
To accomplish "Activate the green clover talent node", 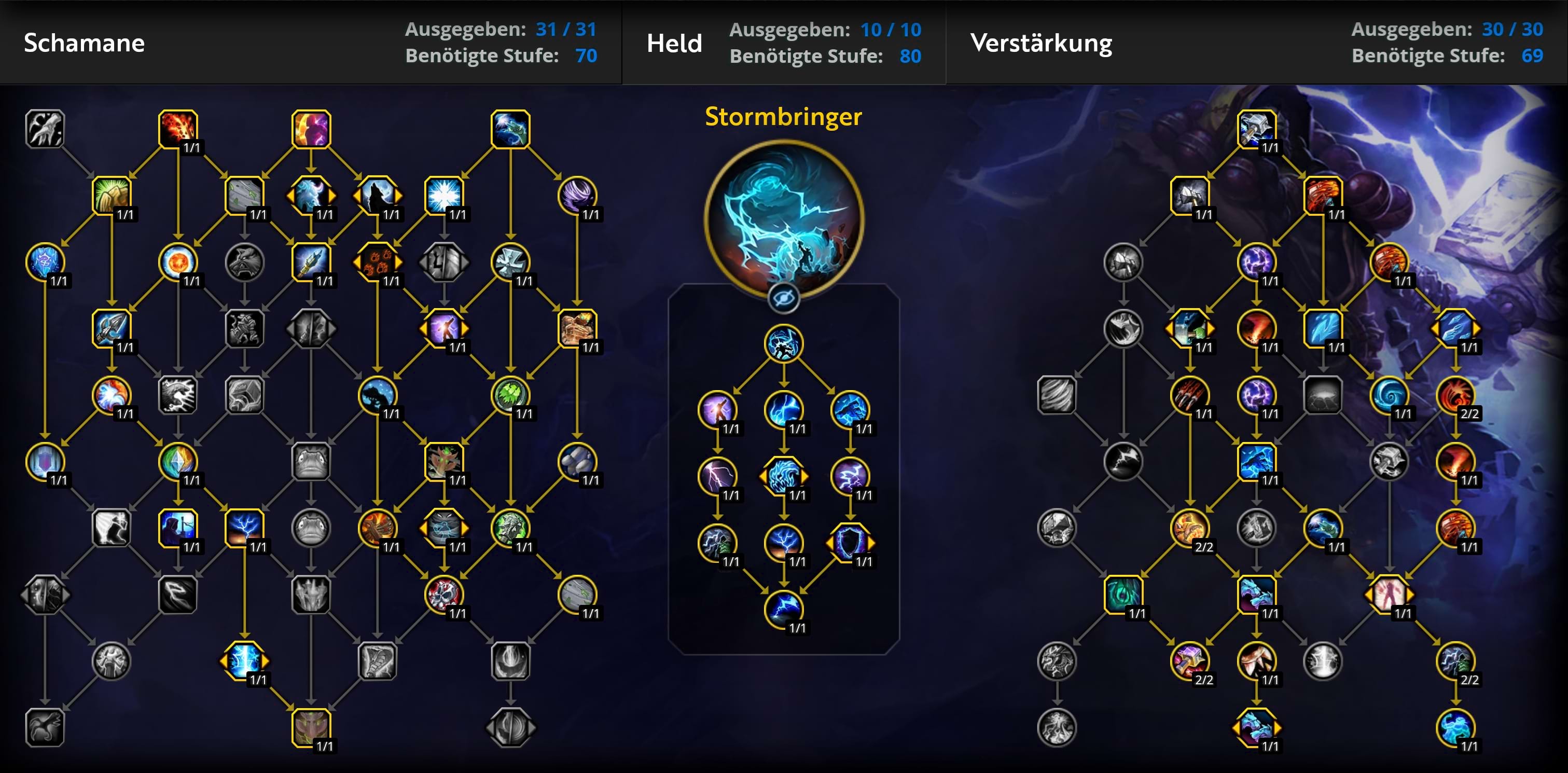I will pyautogui.click(x=510, y=394).
